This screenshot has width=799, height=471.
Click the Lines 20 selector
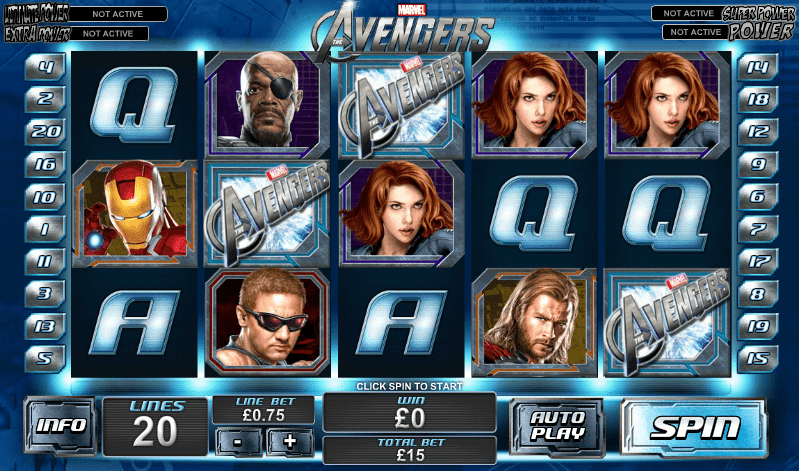click(x=156, y=425)
